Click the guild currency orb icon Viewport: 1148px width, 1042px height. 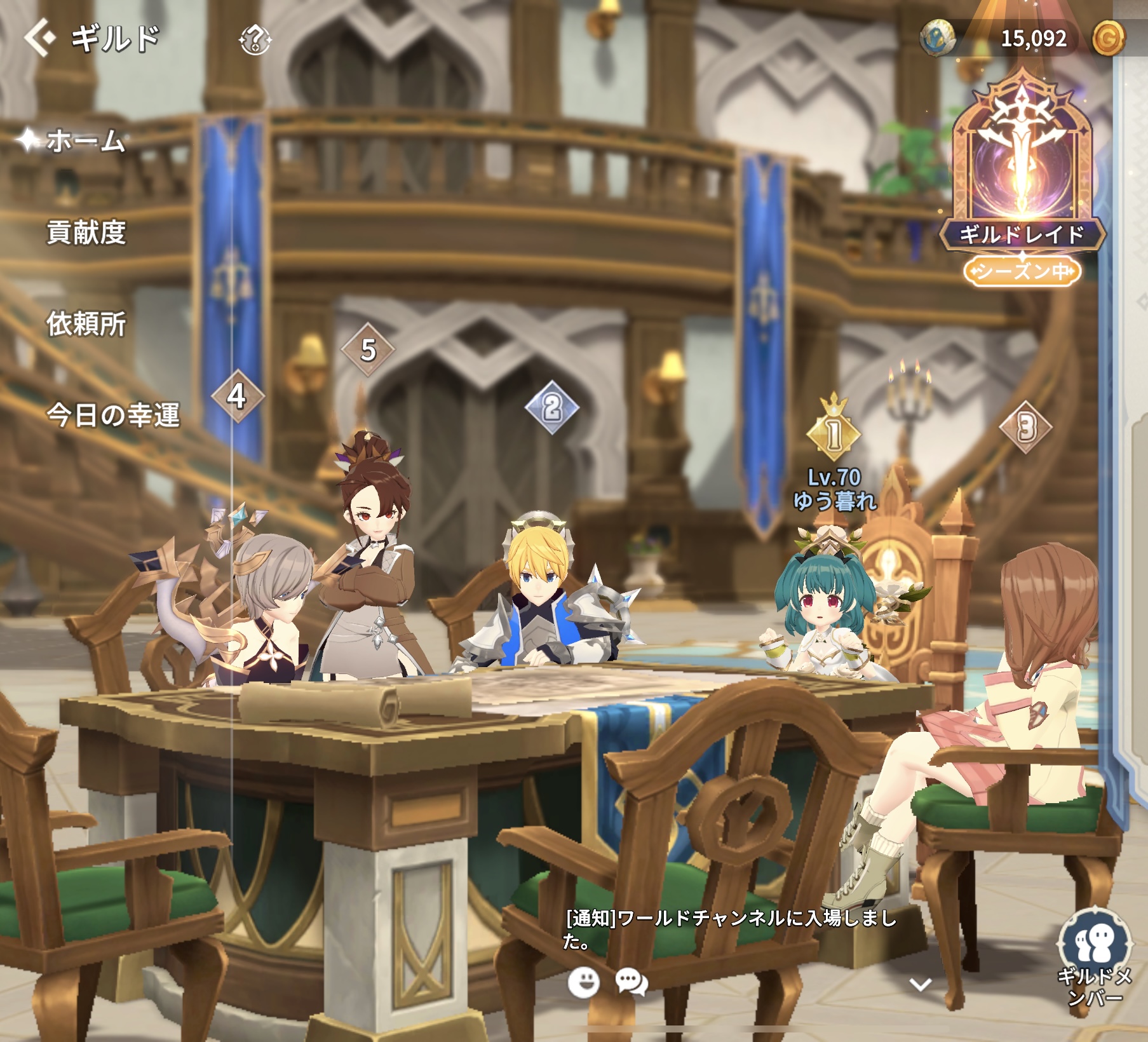[938, 37]
